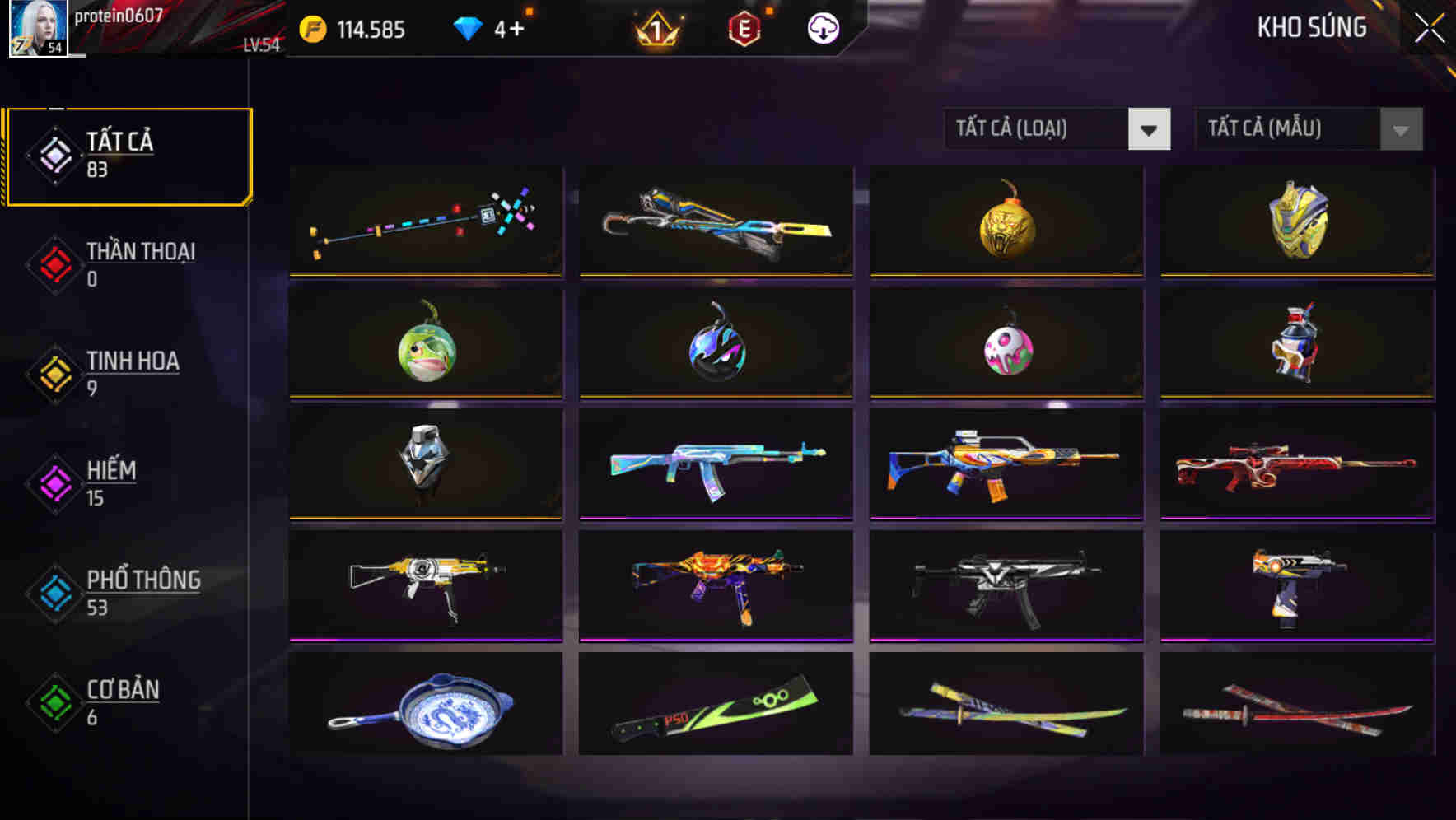Select the blue AK rifle skin
Image resolution: width=1456 pixels, height=820 pixels.
[x=715, y=465]
